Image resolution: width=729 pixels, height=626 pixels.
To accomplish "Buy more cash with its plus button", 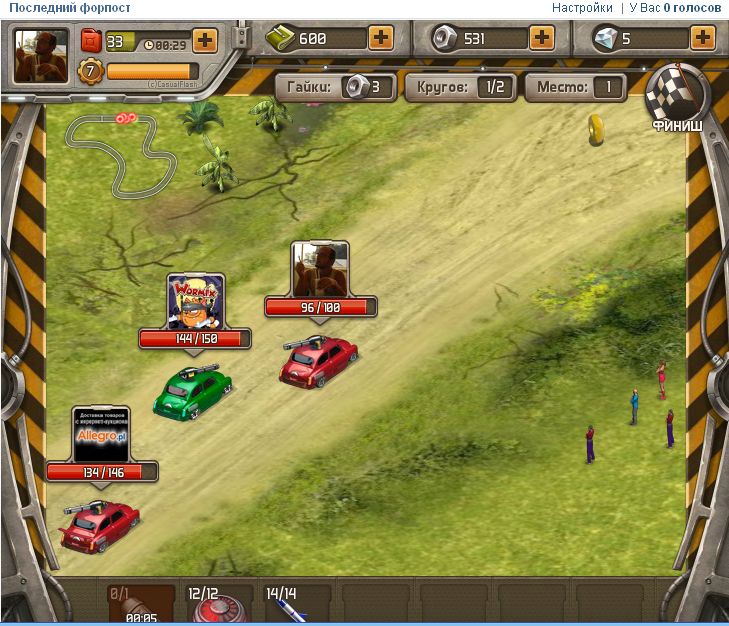I will (x=381, y=39).
